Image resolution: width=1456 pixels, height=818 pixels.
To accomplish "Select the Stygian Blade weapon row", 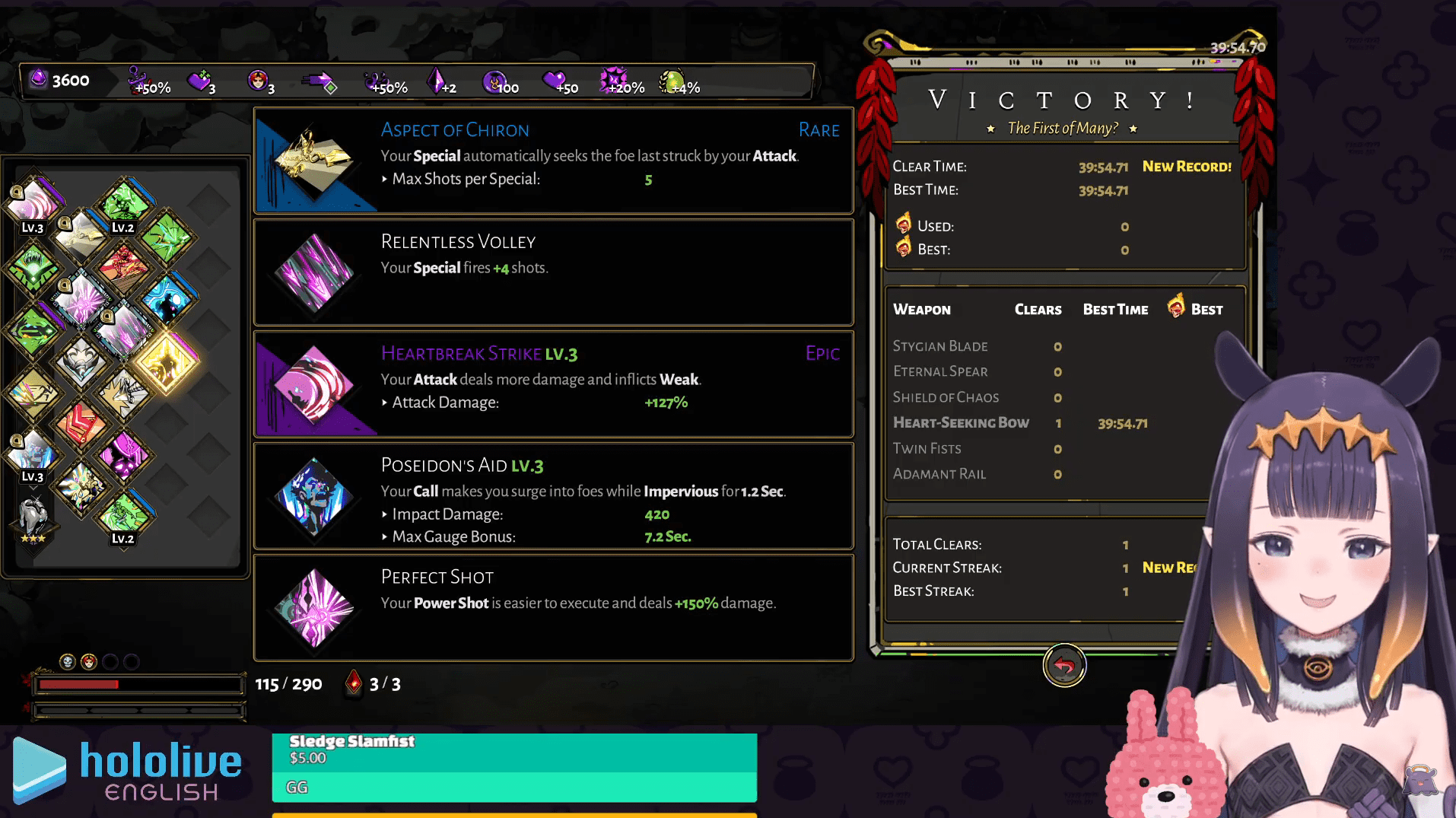I will (940, 346).
